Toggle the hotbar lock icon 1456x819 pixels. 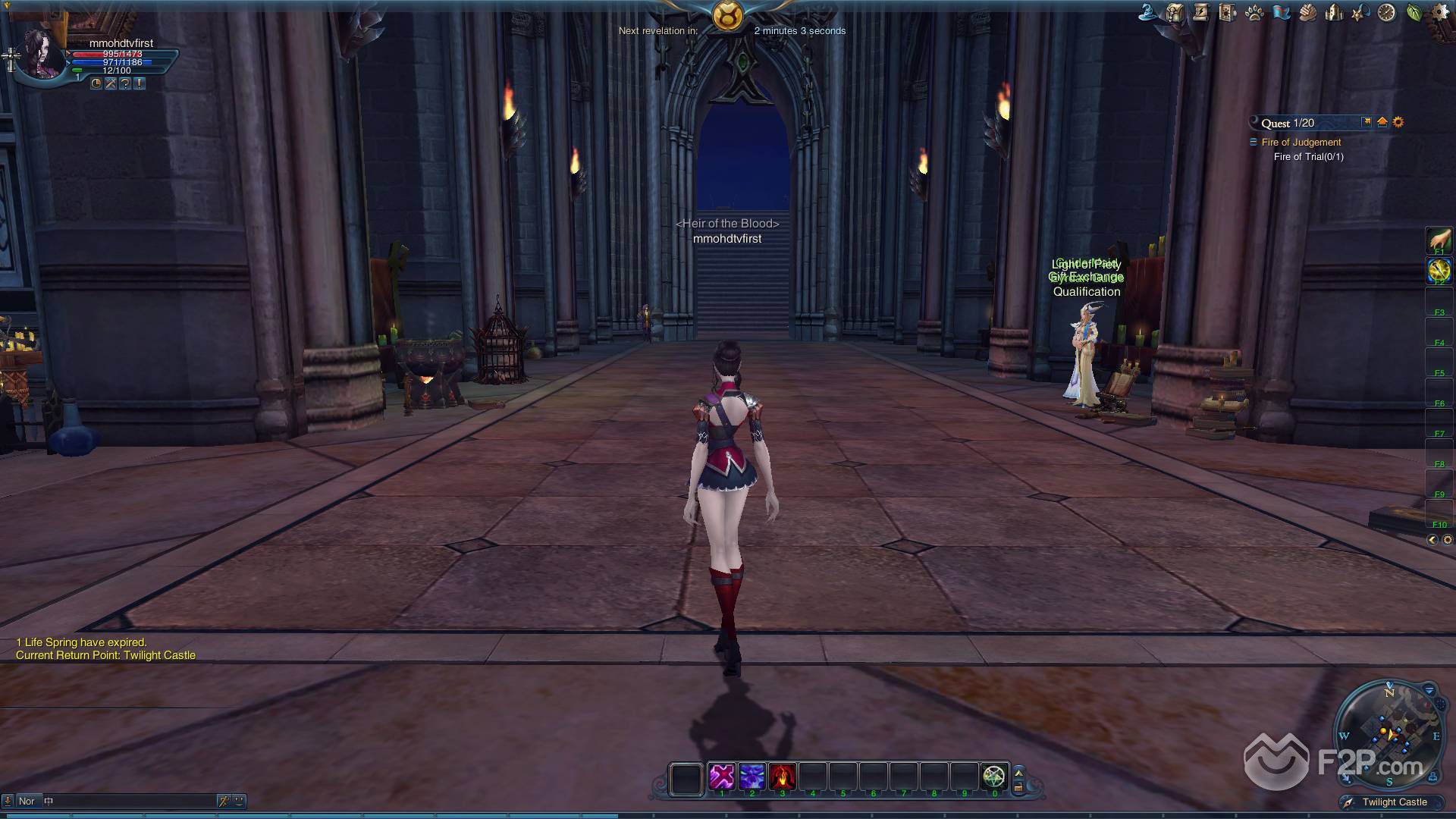(1018, 787)
